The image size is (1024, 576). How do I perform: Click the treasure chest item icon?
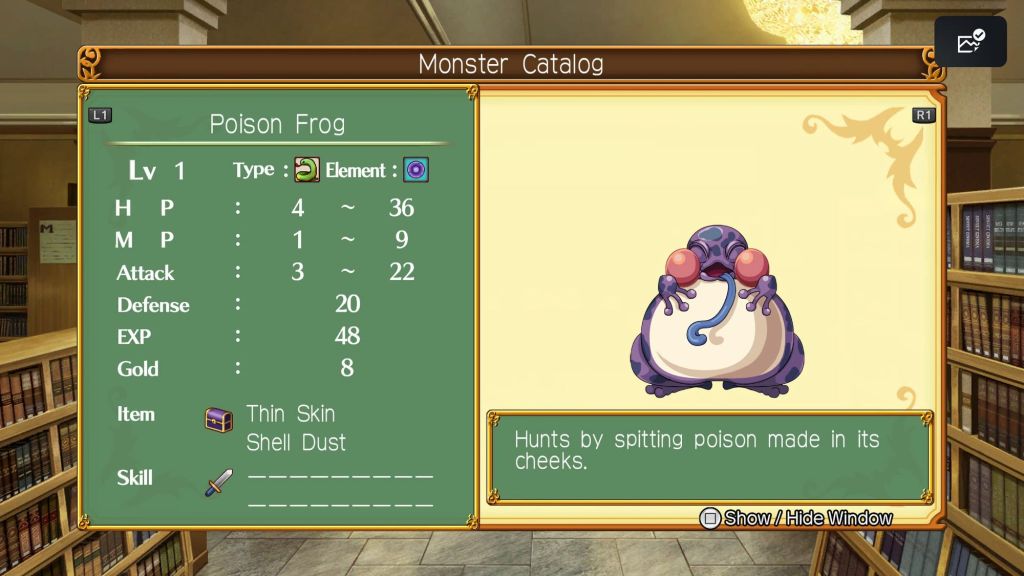[219, 419]
